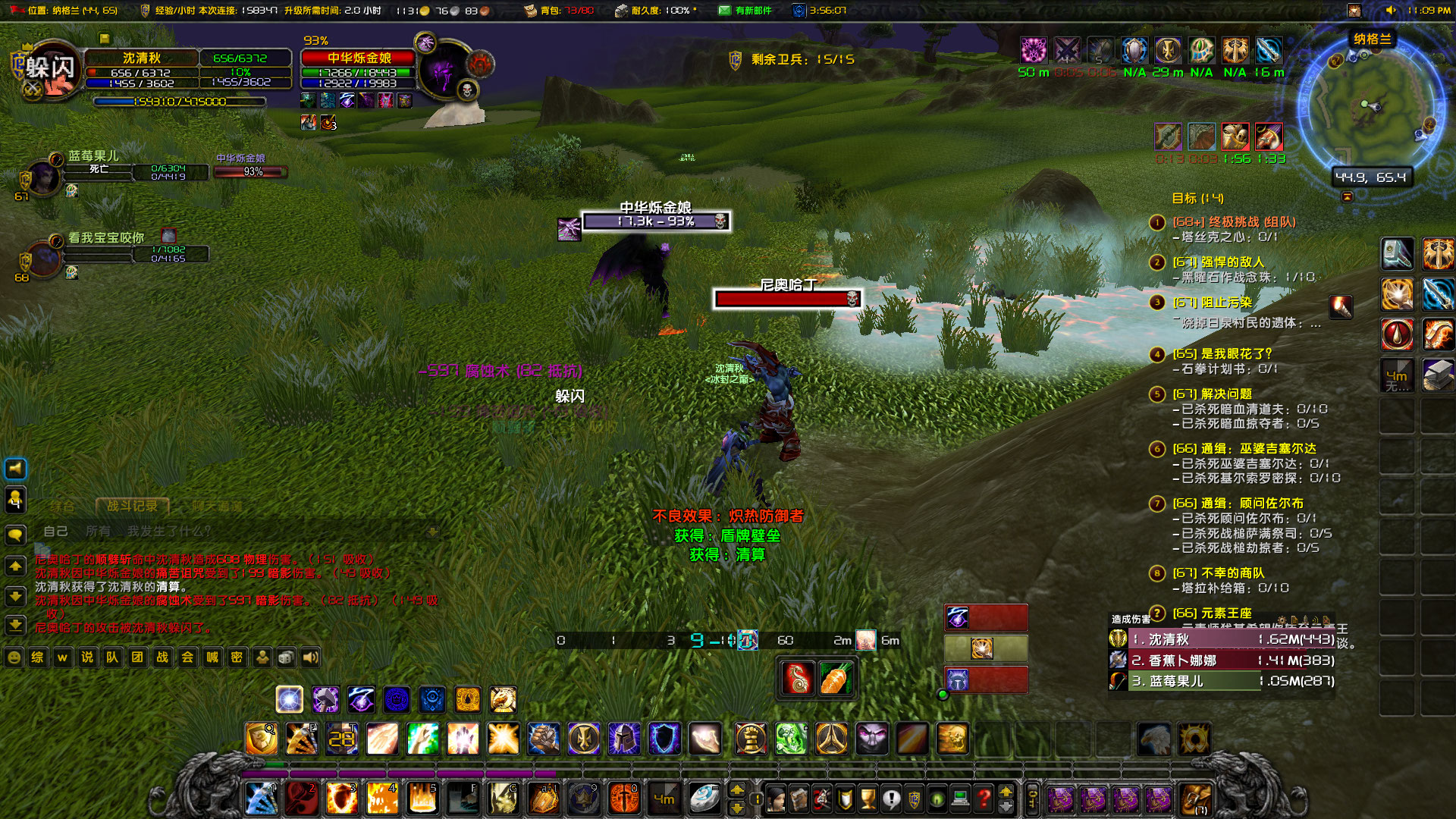The image size is (1456, 819).
Task: Click the dice roll icon in the chat bar
Action: pos(285,658)
